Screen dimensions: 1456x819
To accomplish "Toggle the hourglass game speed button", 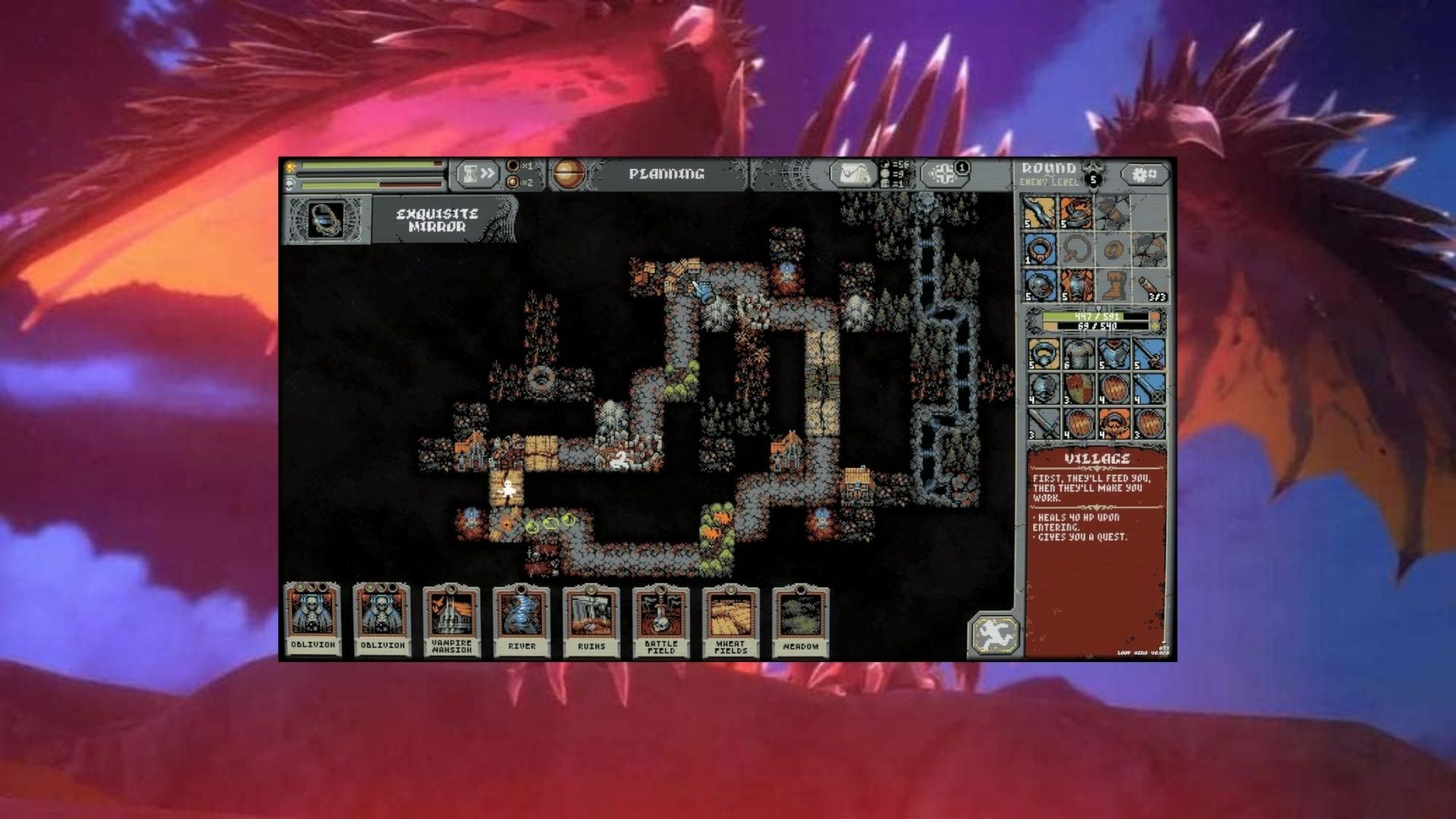I will (x=478, y=174).
